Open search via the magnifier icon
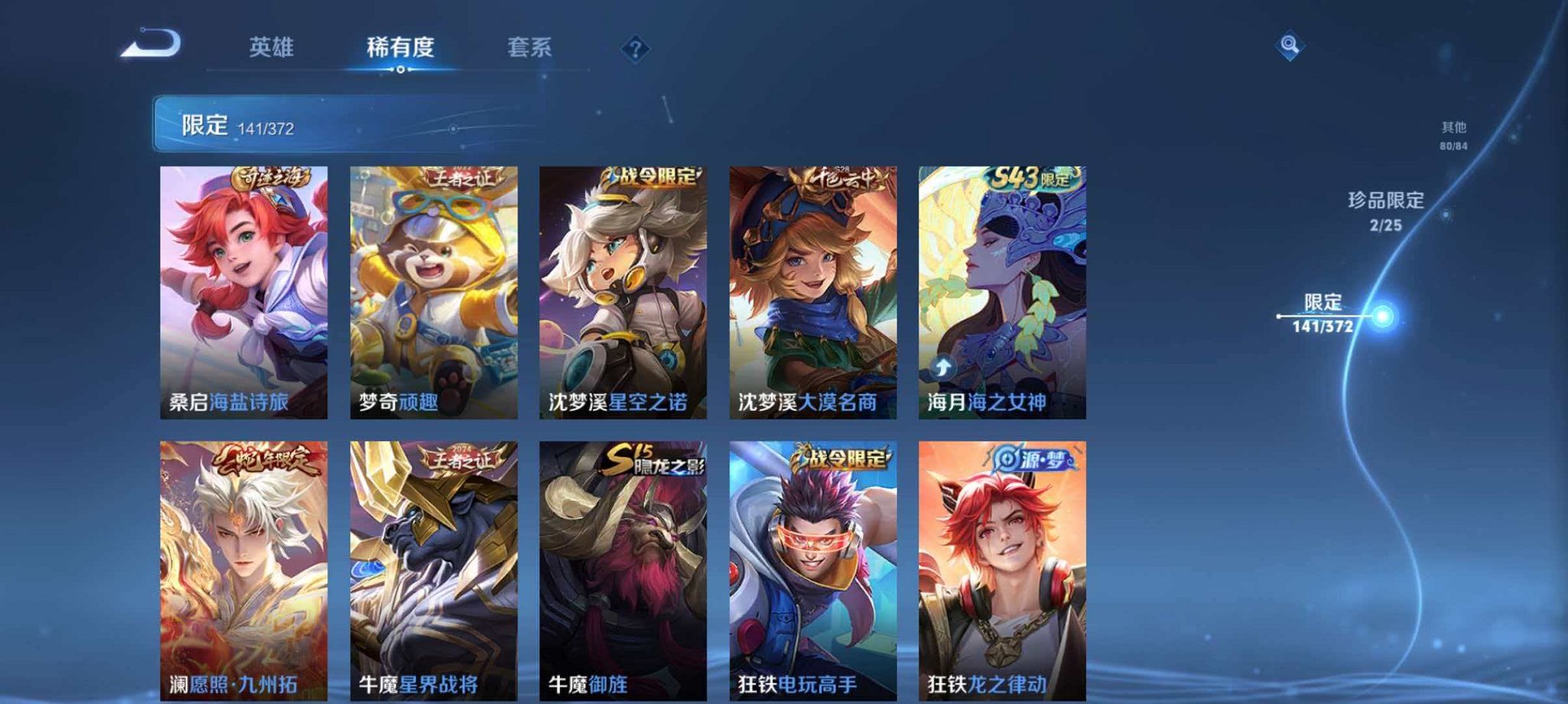The height and width of the screenshot is (704, 1568). pyautogui.click(x=1288, y=47)
